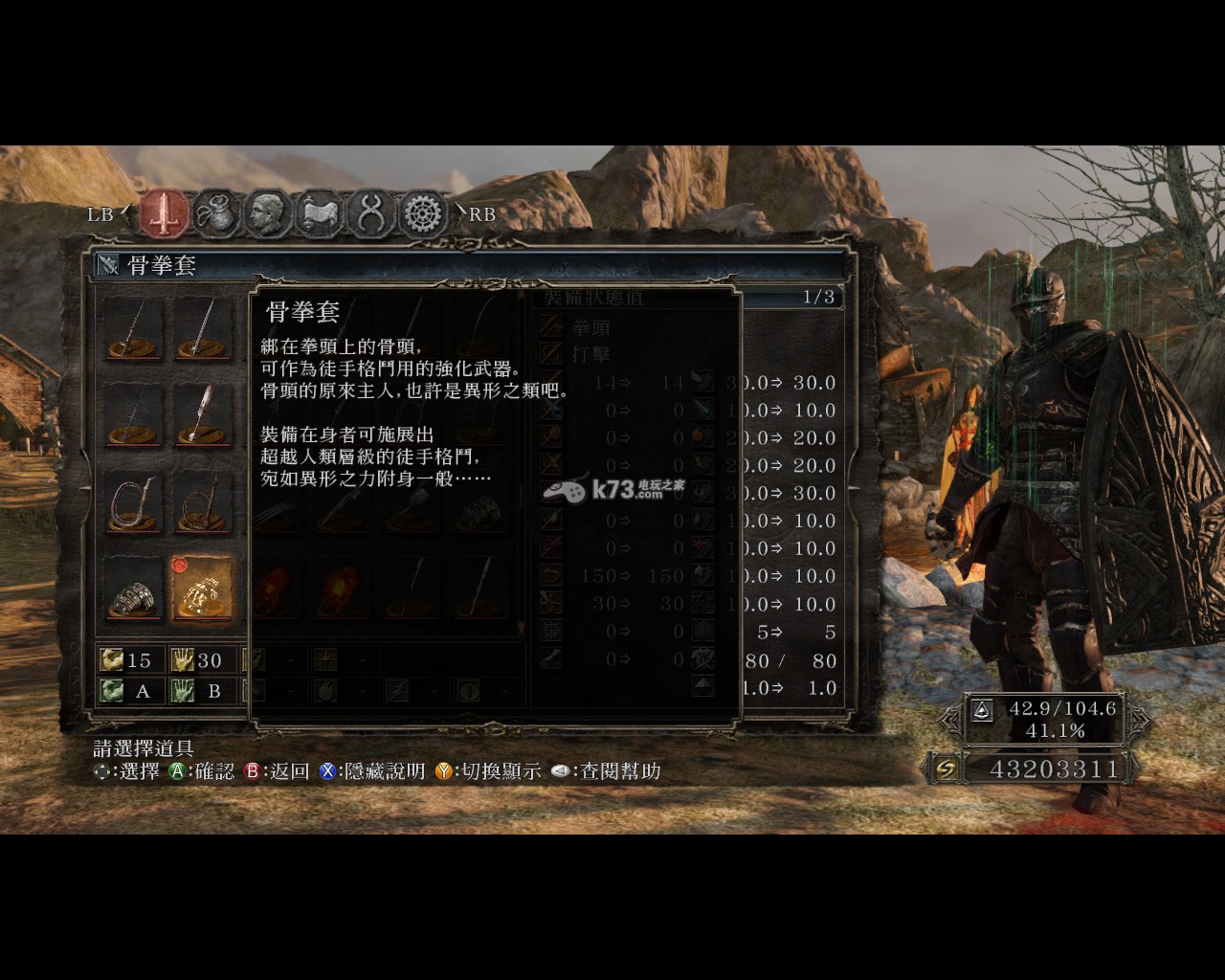Open the tongs-shaped icon tab
The image size is (1225, 980).
click(x=370, y=213)
